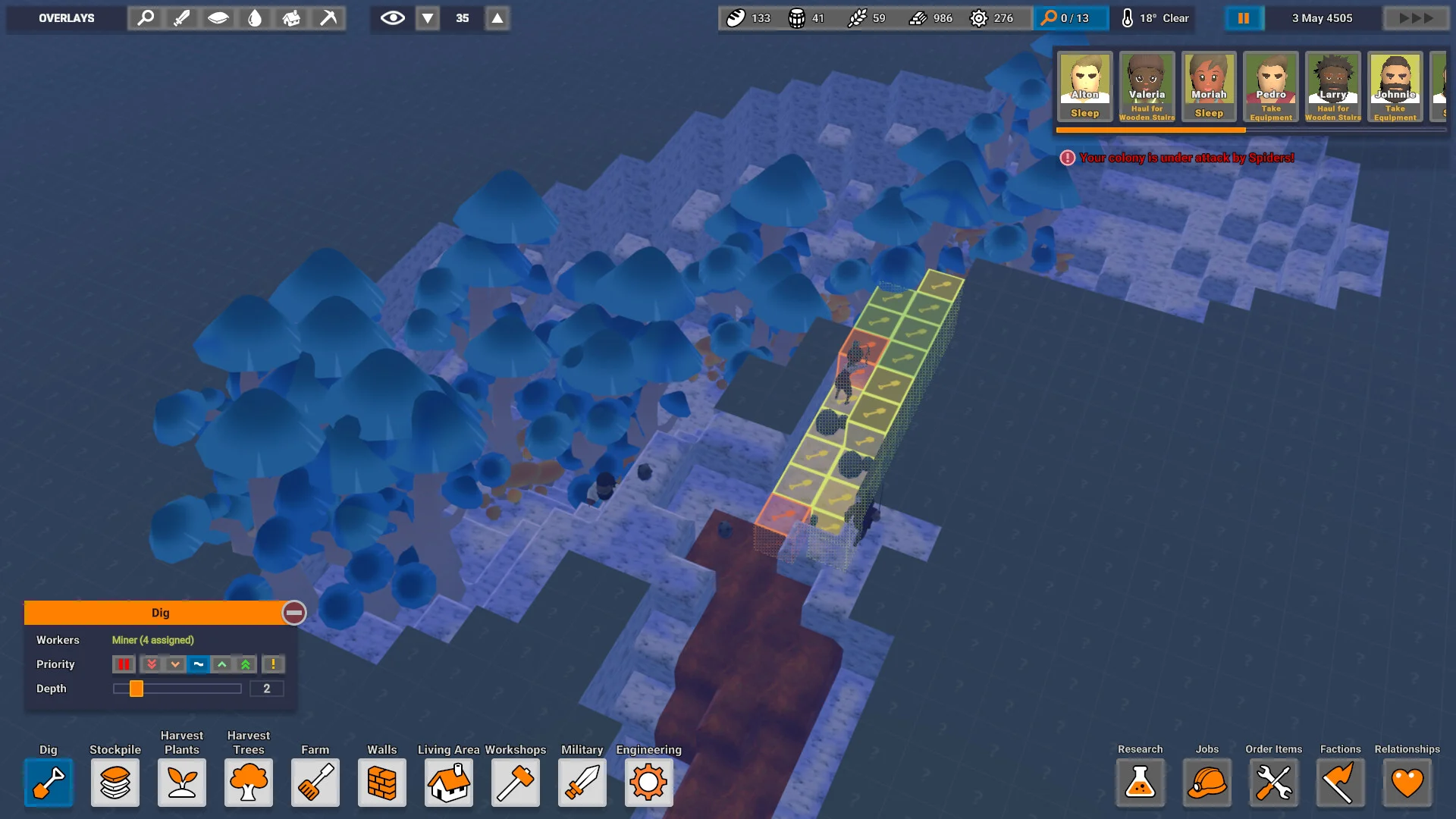Open the Stockpile tool

[115, 782]
